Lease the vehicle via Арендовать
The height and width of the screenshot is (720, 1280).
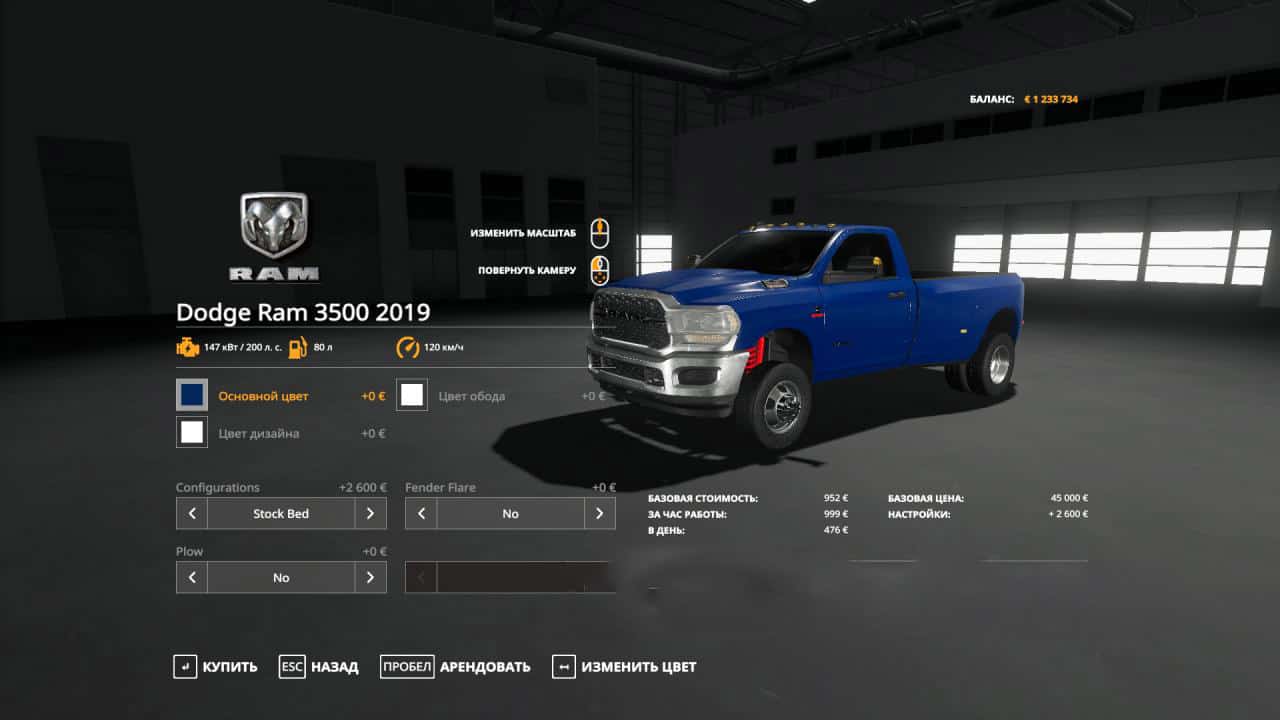[x=455, y=667]
